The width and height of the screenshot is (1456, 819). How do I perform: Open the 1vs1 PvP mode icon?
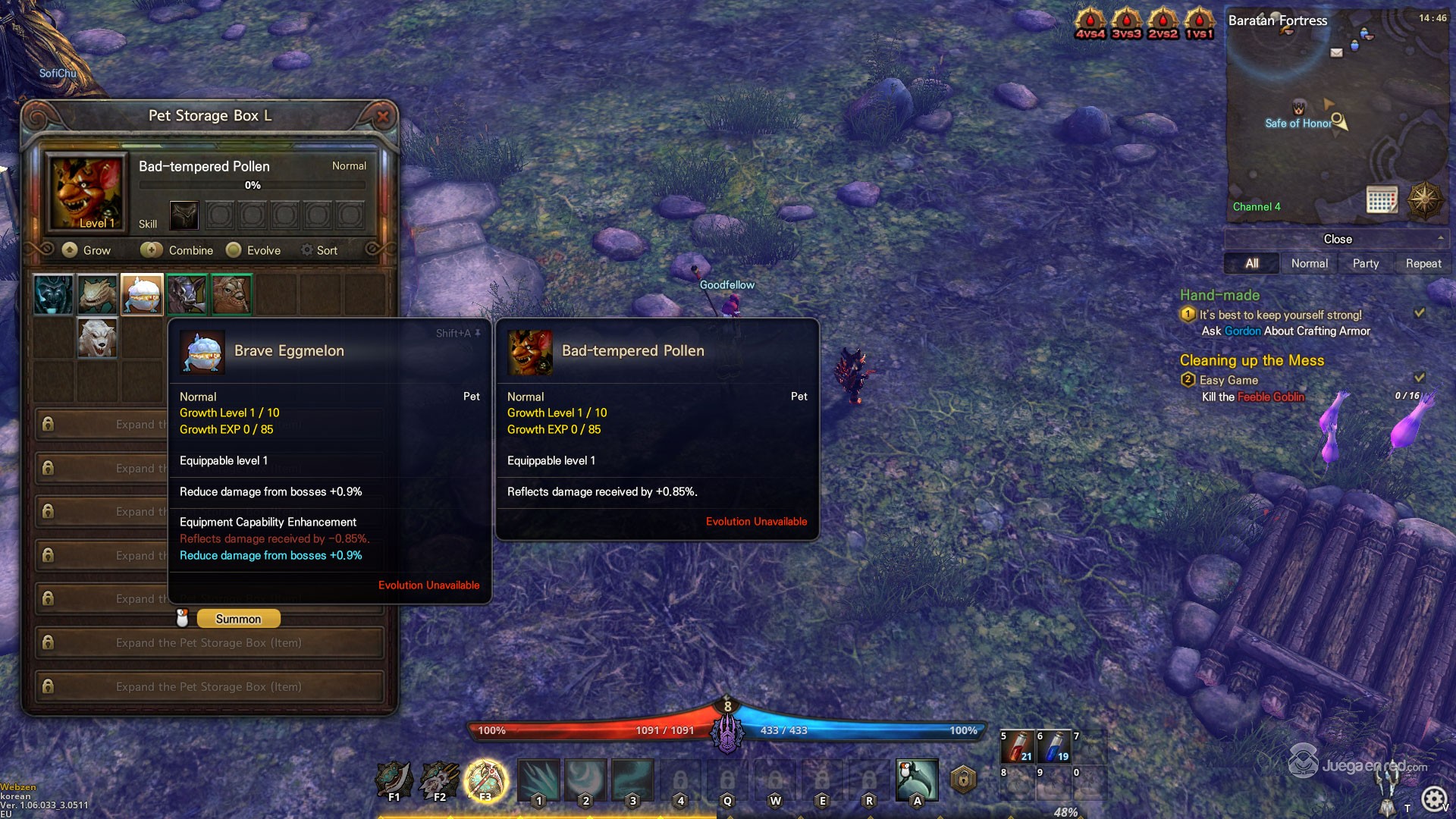click(x=1199, y=23)
